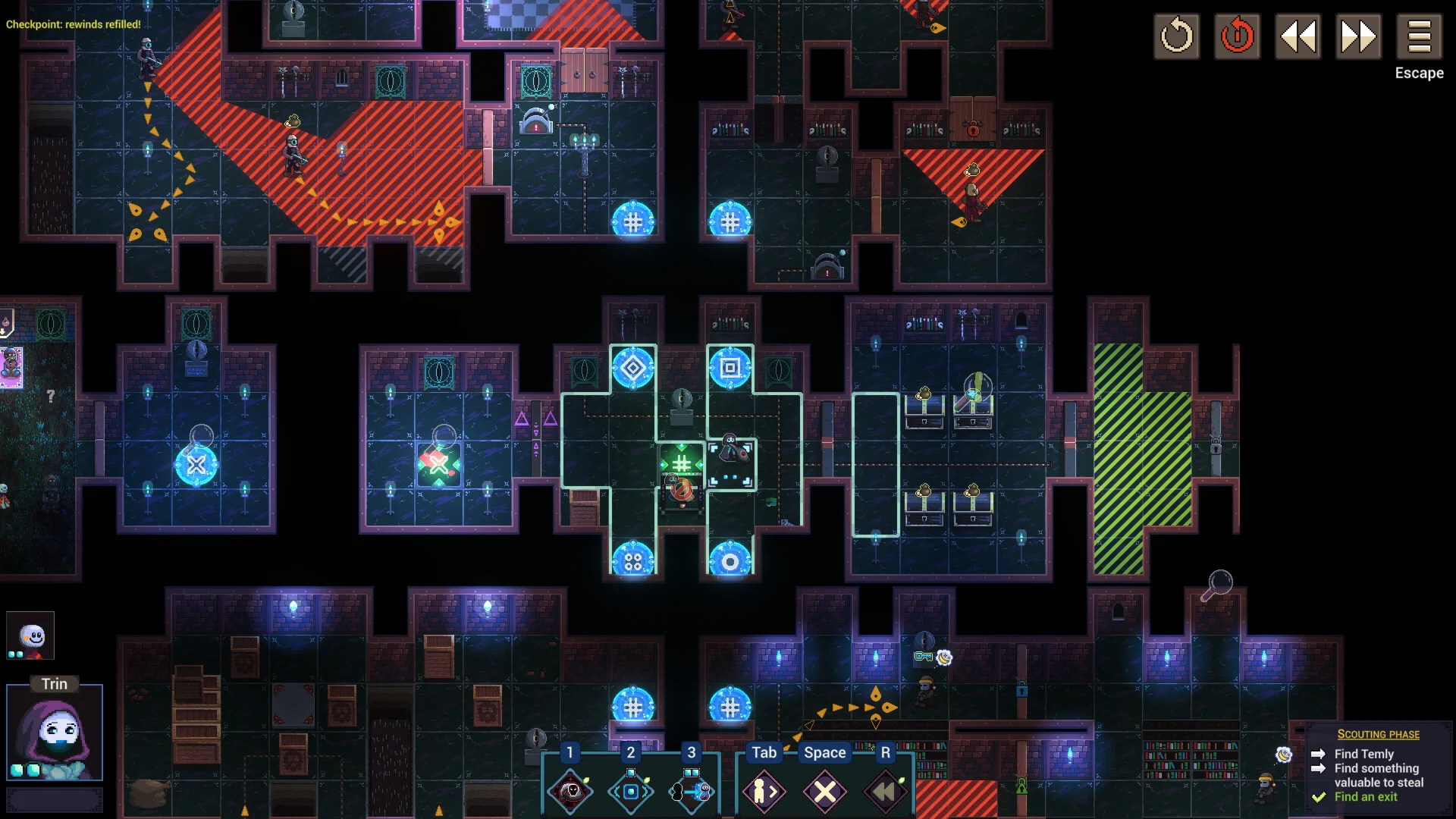
Task: Click the Escape menu label
Action: 1419,74
